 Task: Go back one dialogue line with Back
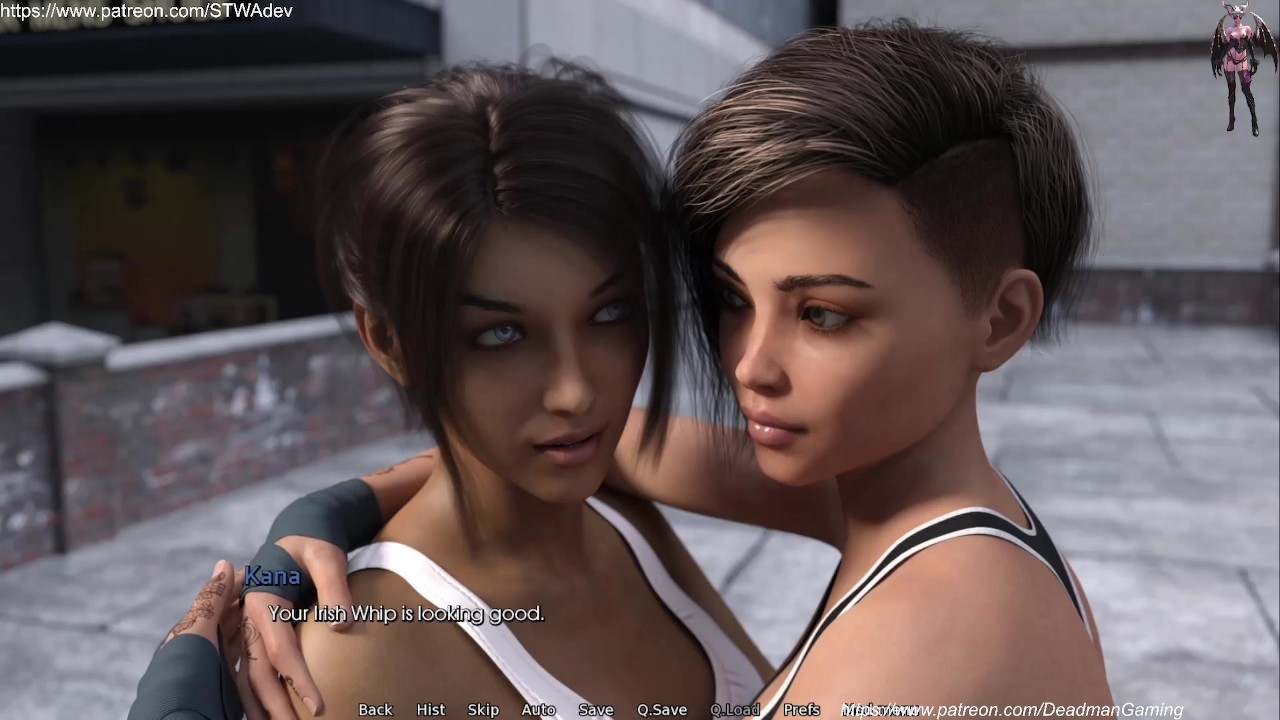coord(375,709)
